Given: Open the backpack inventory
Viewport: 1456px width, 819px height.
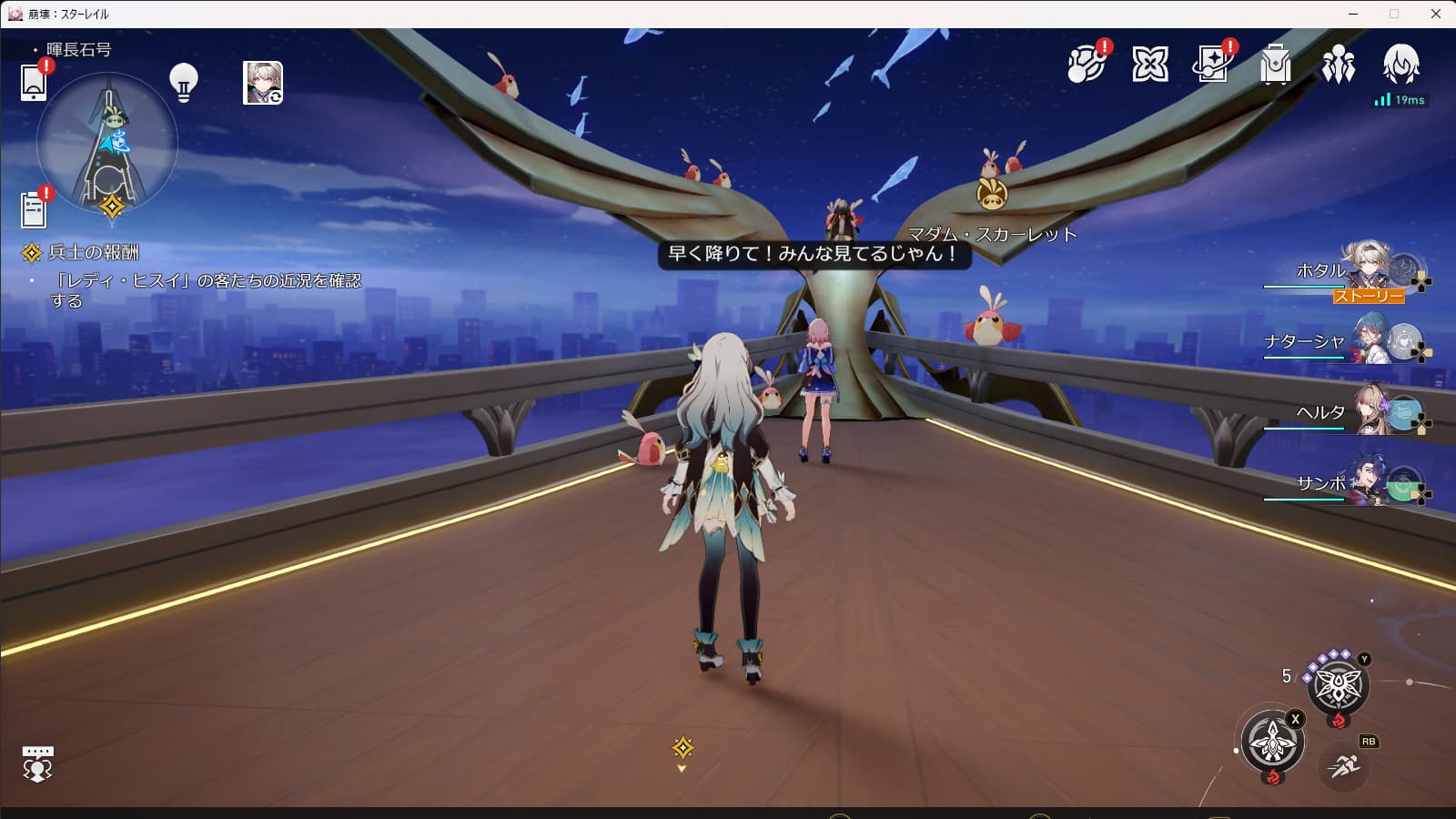Looking at the screenshot, I should click(x=1276, y=65).
